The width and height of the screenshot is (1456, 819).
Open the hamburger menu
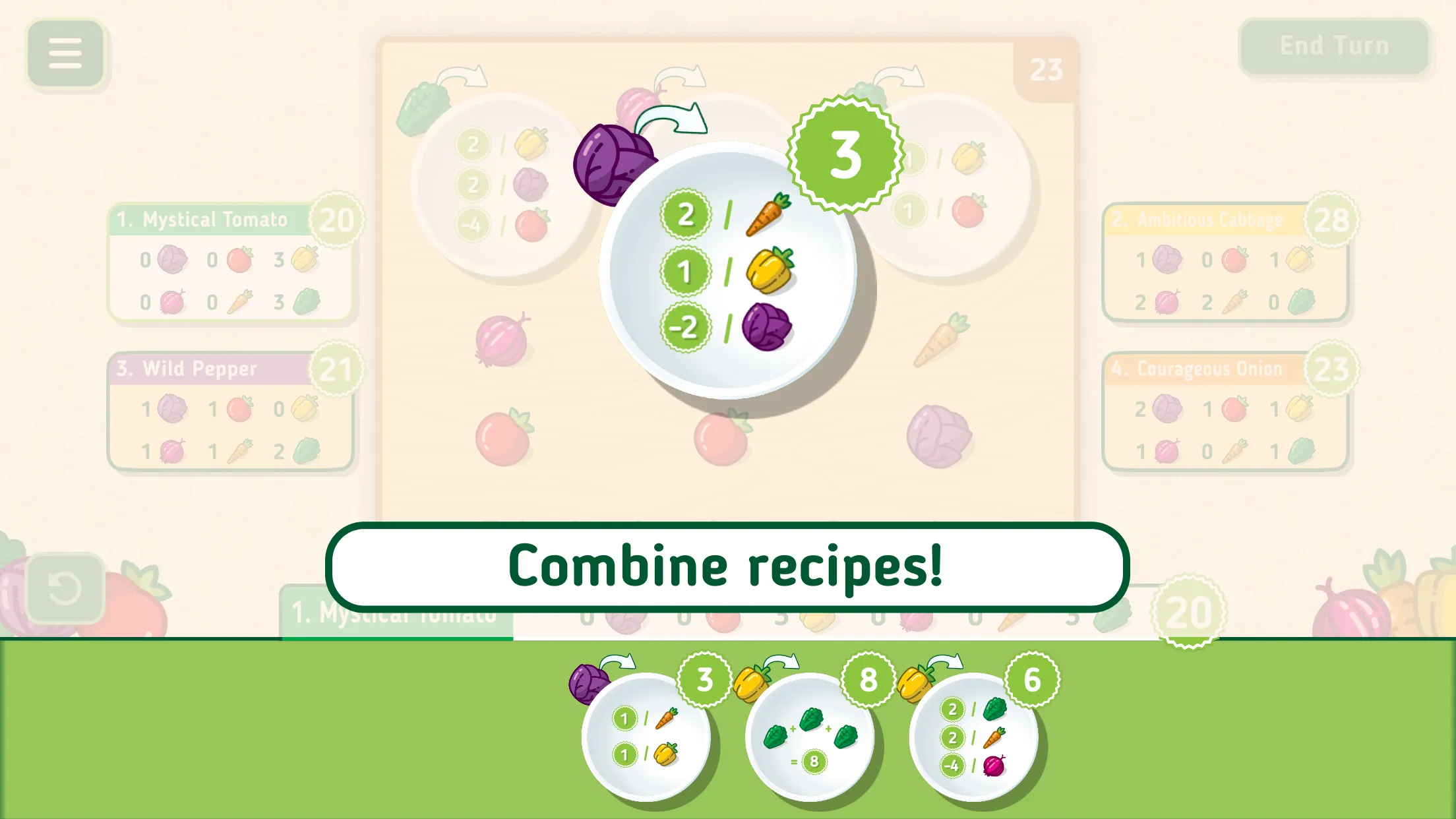pyautogui.click(x=65, y=53)
